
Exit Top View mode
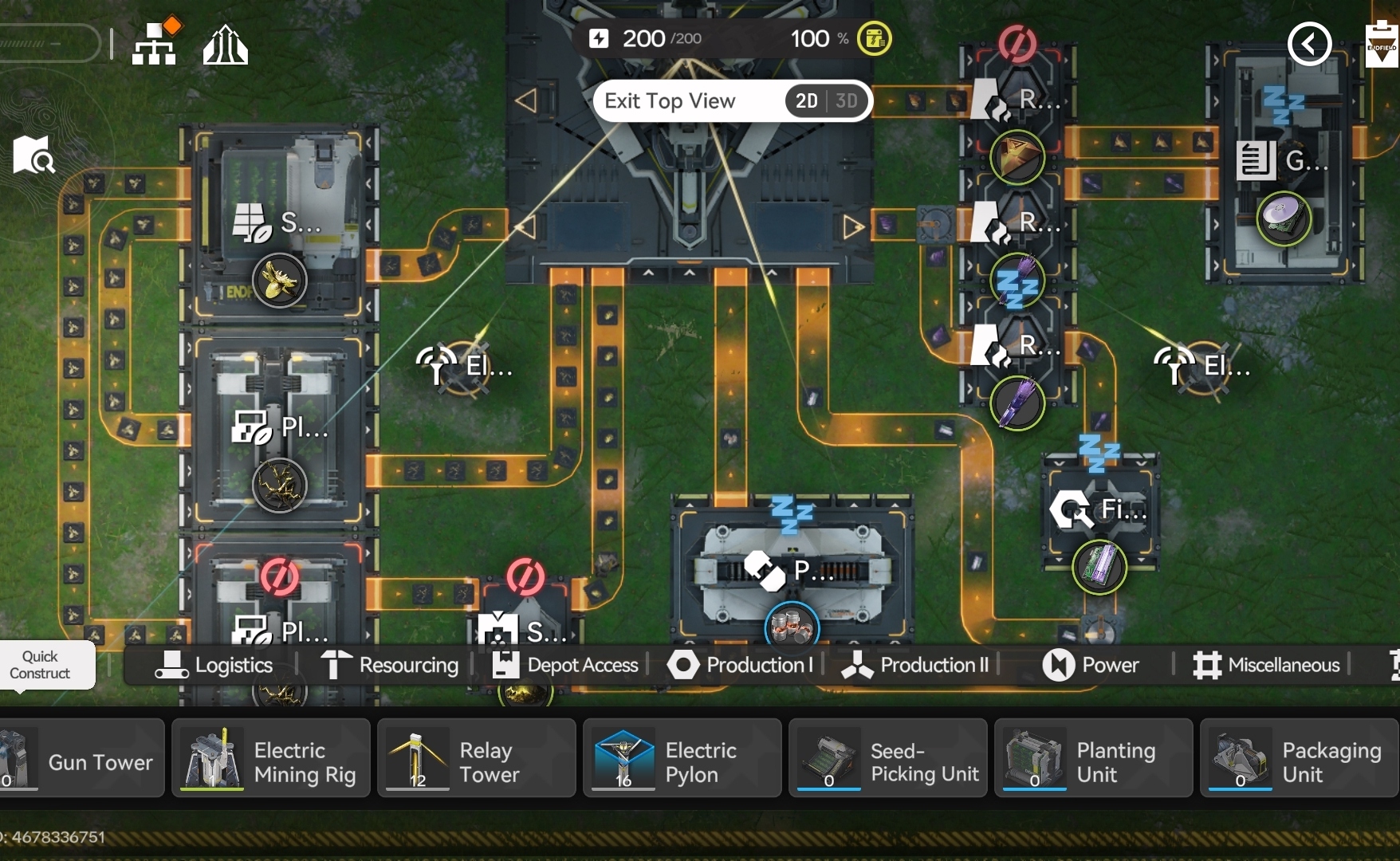670,101
